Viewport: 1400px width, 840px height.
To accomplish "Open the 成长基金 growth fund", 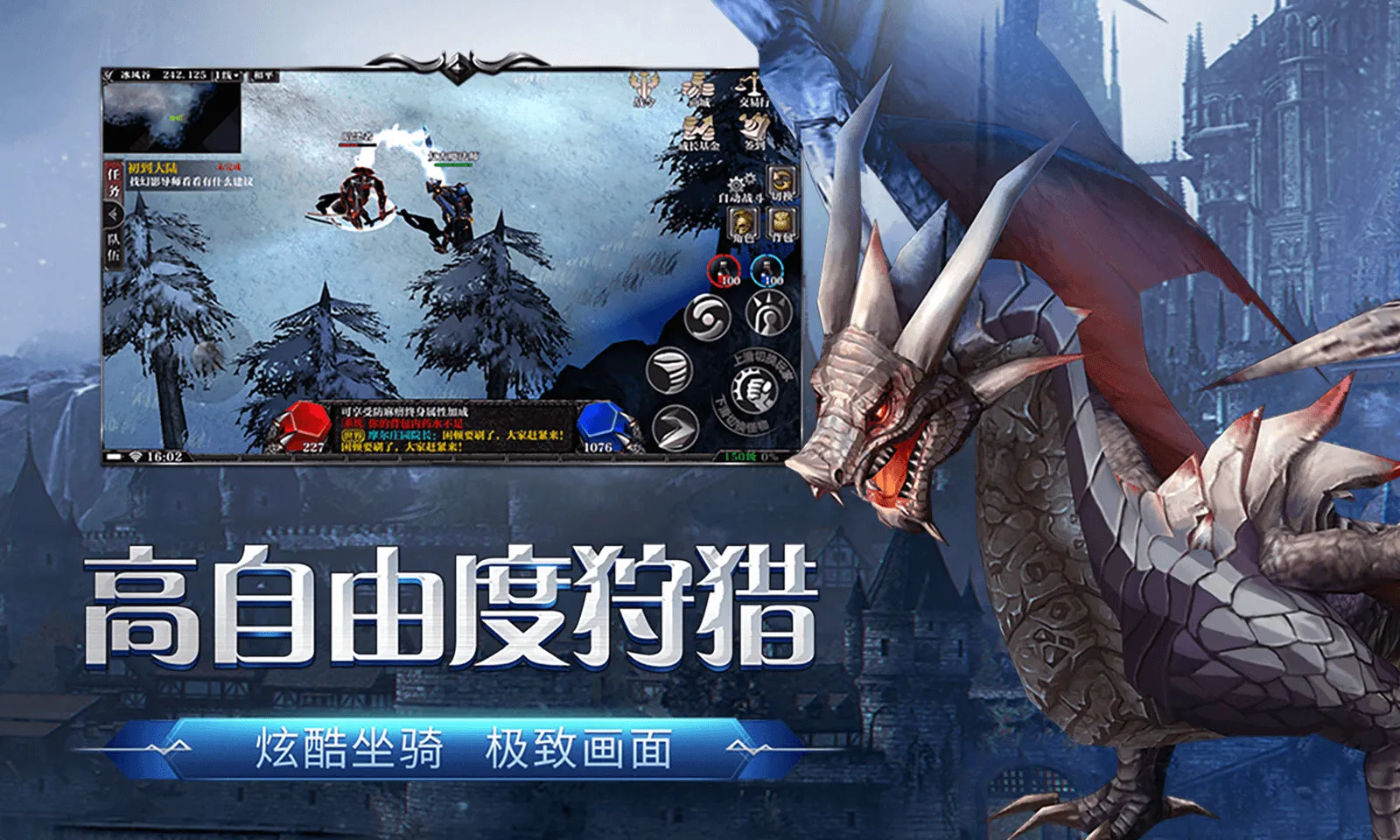I will pos(697,131).
